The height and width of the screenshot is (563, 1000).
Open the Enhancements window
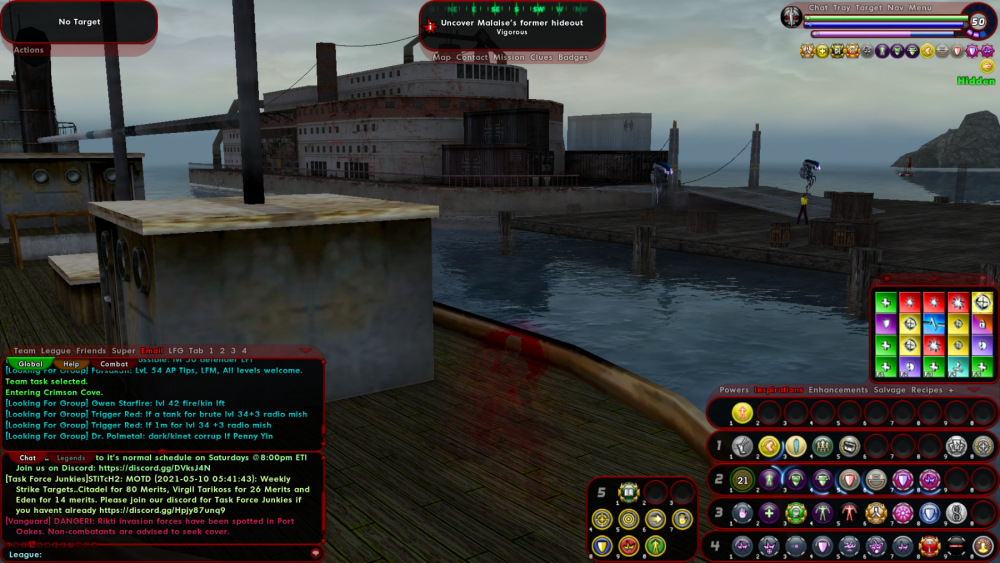point(838,390)
